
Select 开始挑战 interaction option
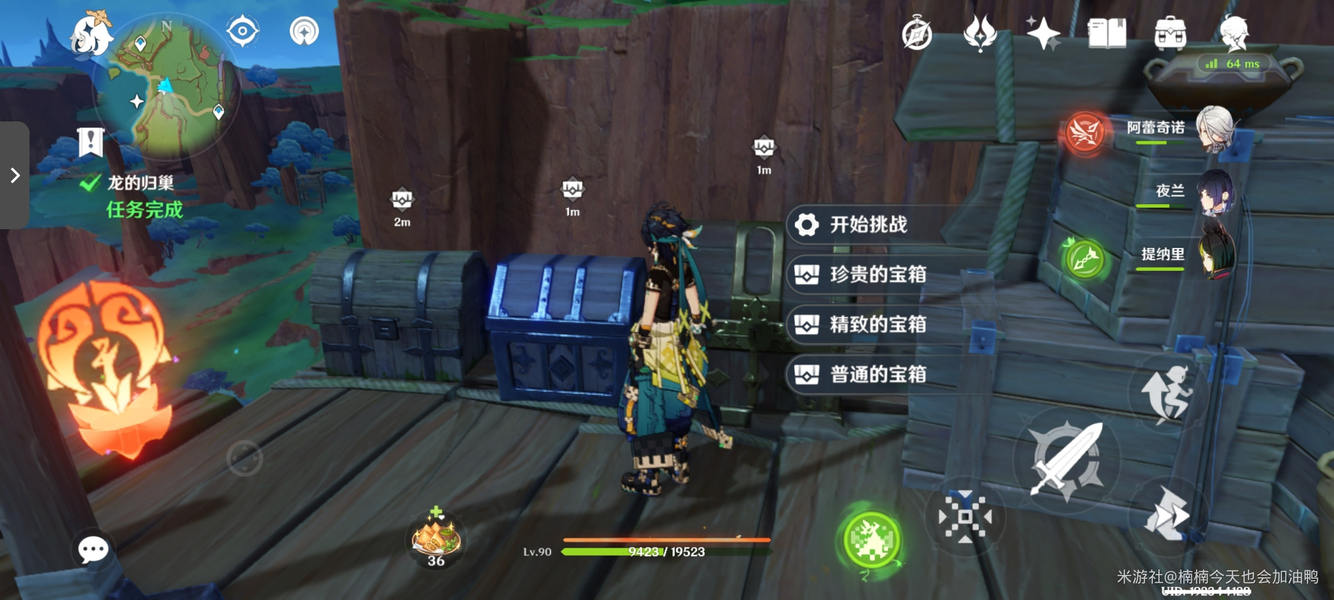point(867,225)
